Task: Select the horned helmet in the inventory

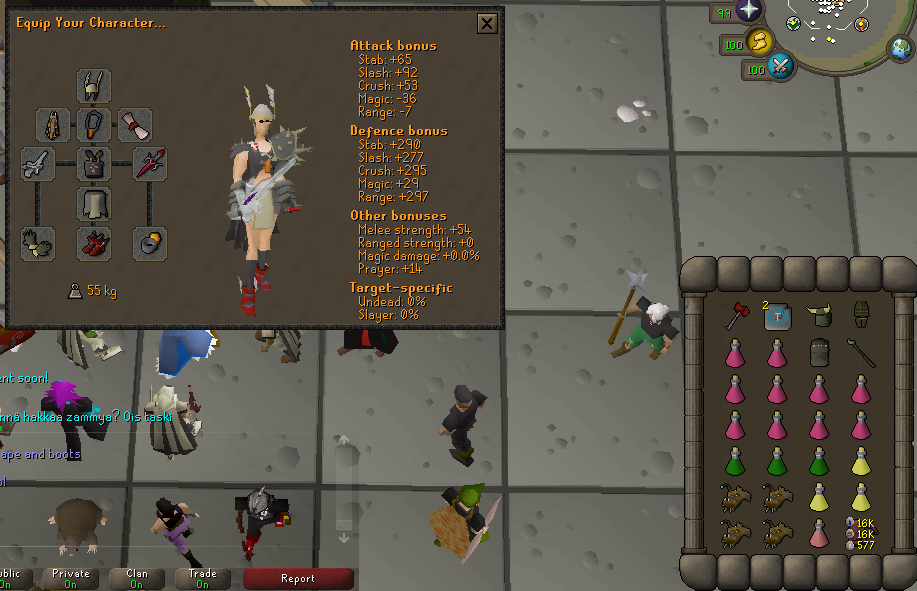Action: (820, 317)
